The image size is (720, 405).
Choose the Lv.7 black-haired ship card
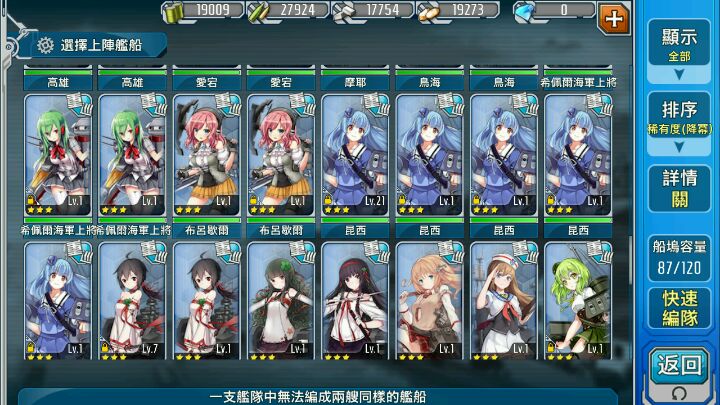133,300
